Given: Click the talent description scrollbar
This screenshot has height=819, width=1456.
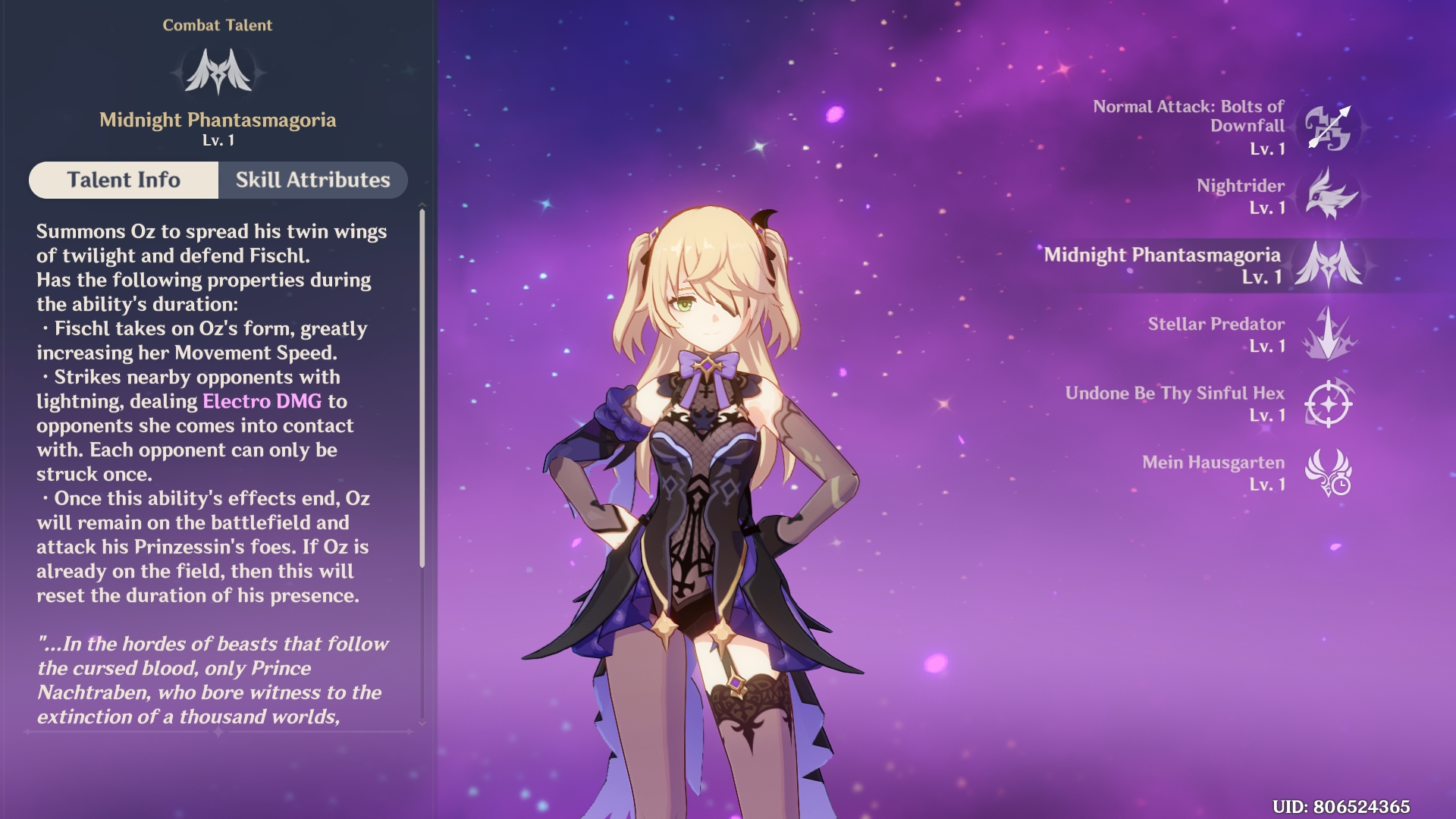Looking at the screenshot, I should pyautogui.click(x=422, y=387).
